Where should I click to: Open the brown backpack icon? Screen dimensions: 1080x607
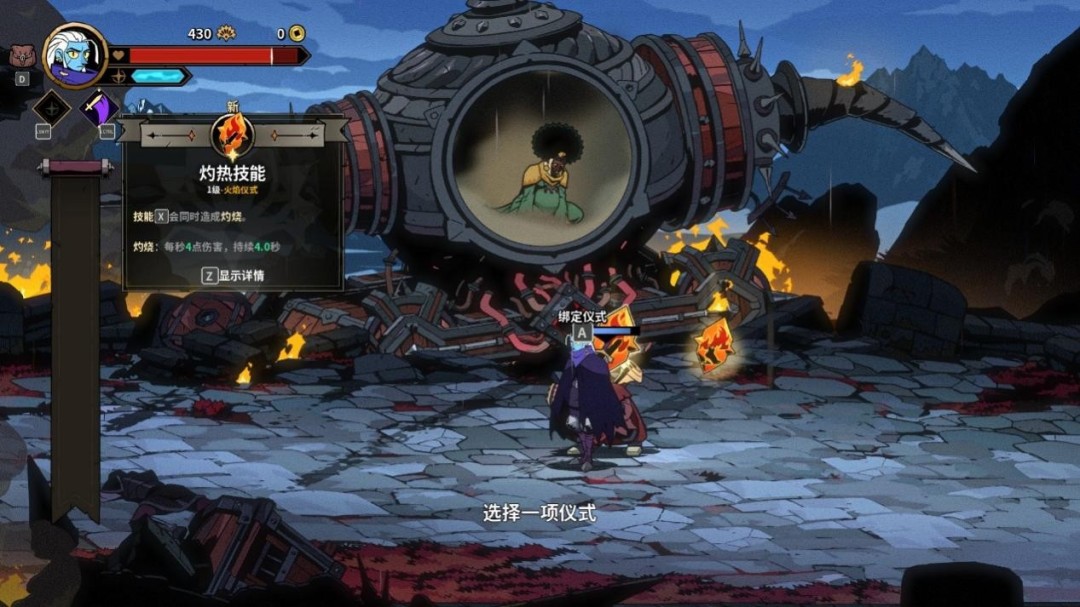click(20, 56)
